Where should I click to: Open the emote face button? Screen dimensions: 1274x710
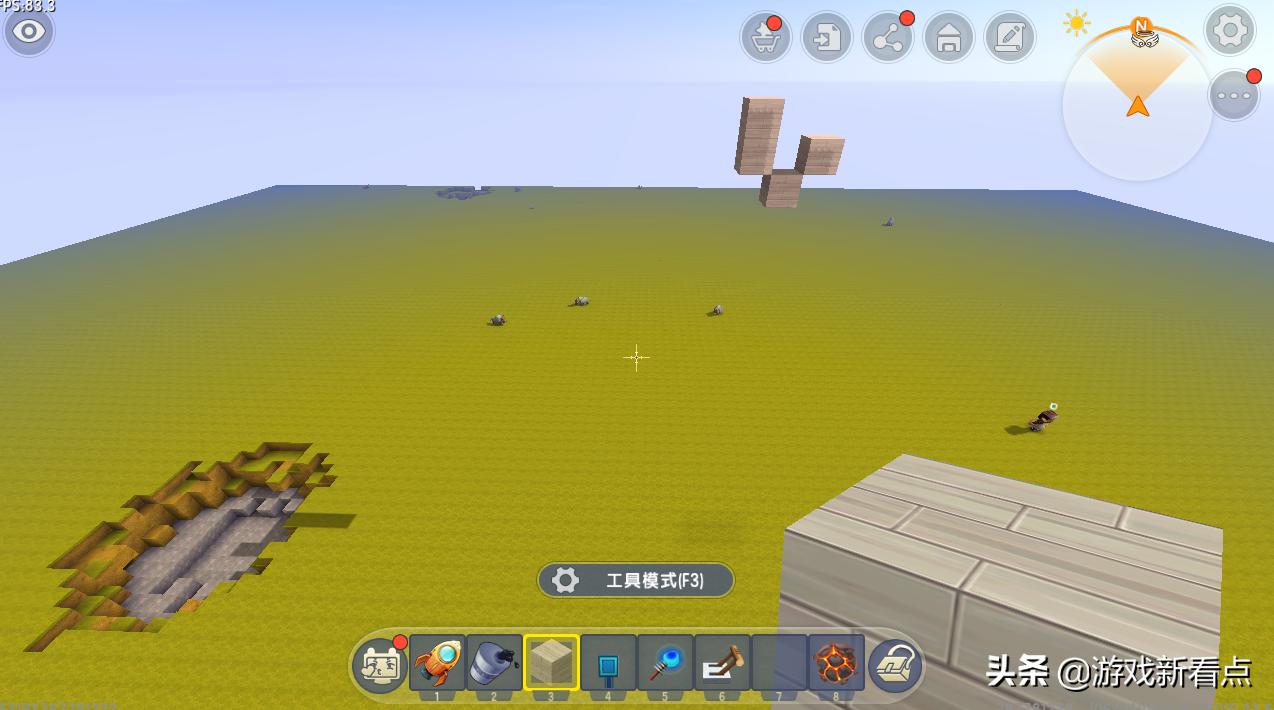[380, 663]
